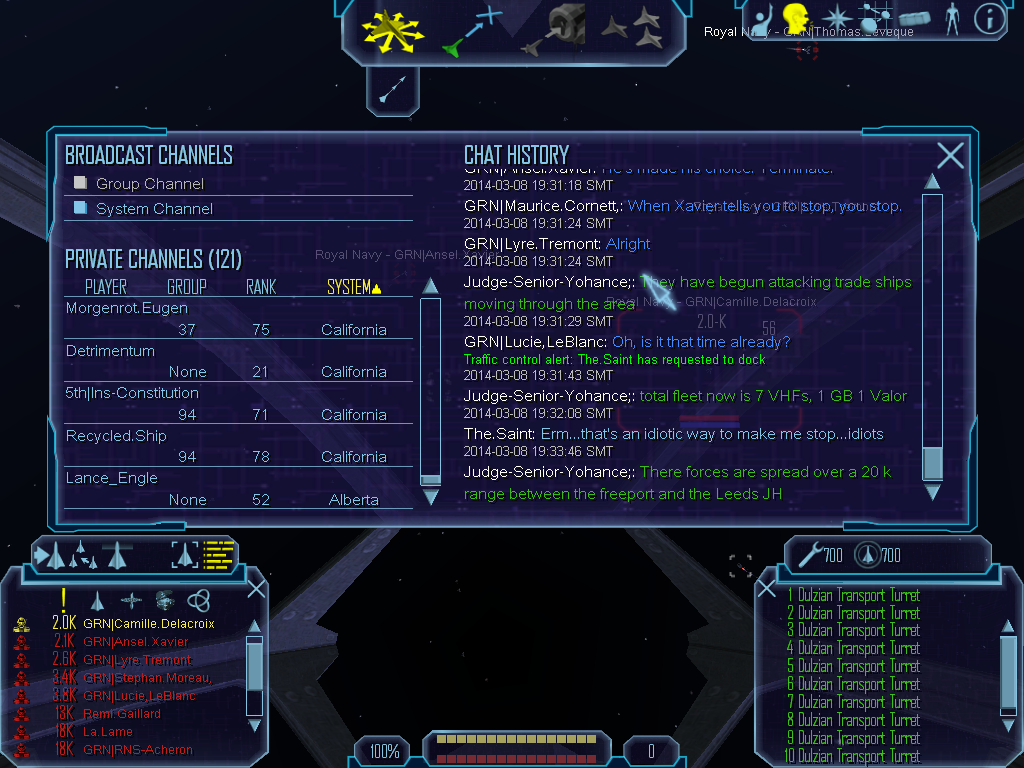Select La.Lame in the contact list

point(108,732)
